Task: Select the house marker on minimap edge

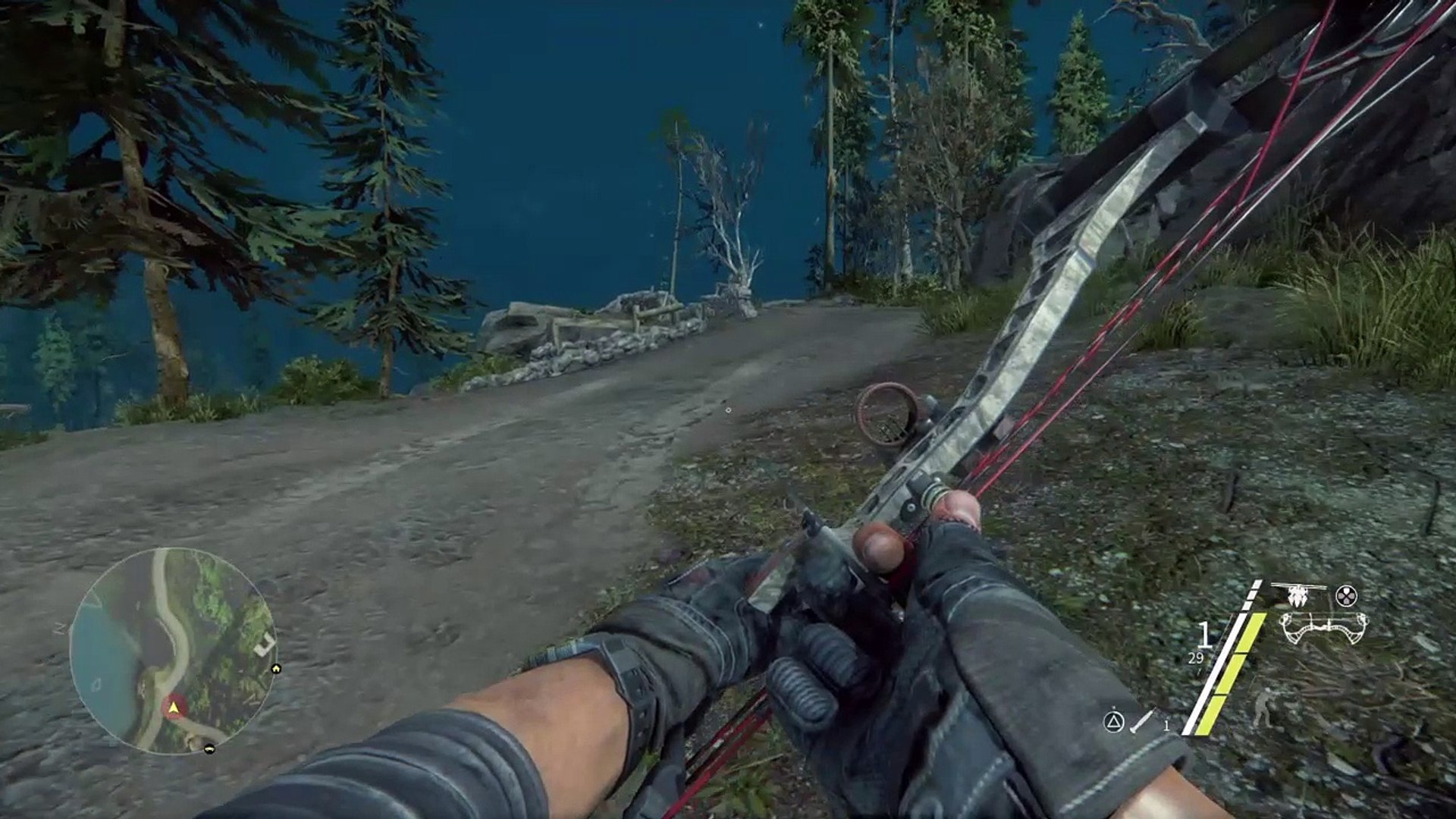Action: [x=275, y=668]
